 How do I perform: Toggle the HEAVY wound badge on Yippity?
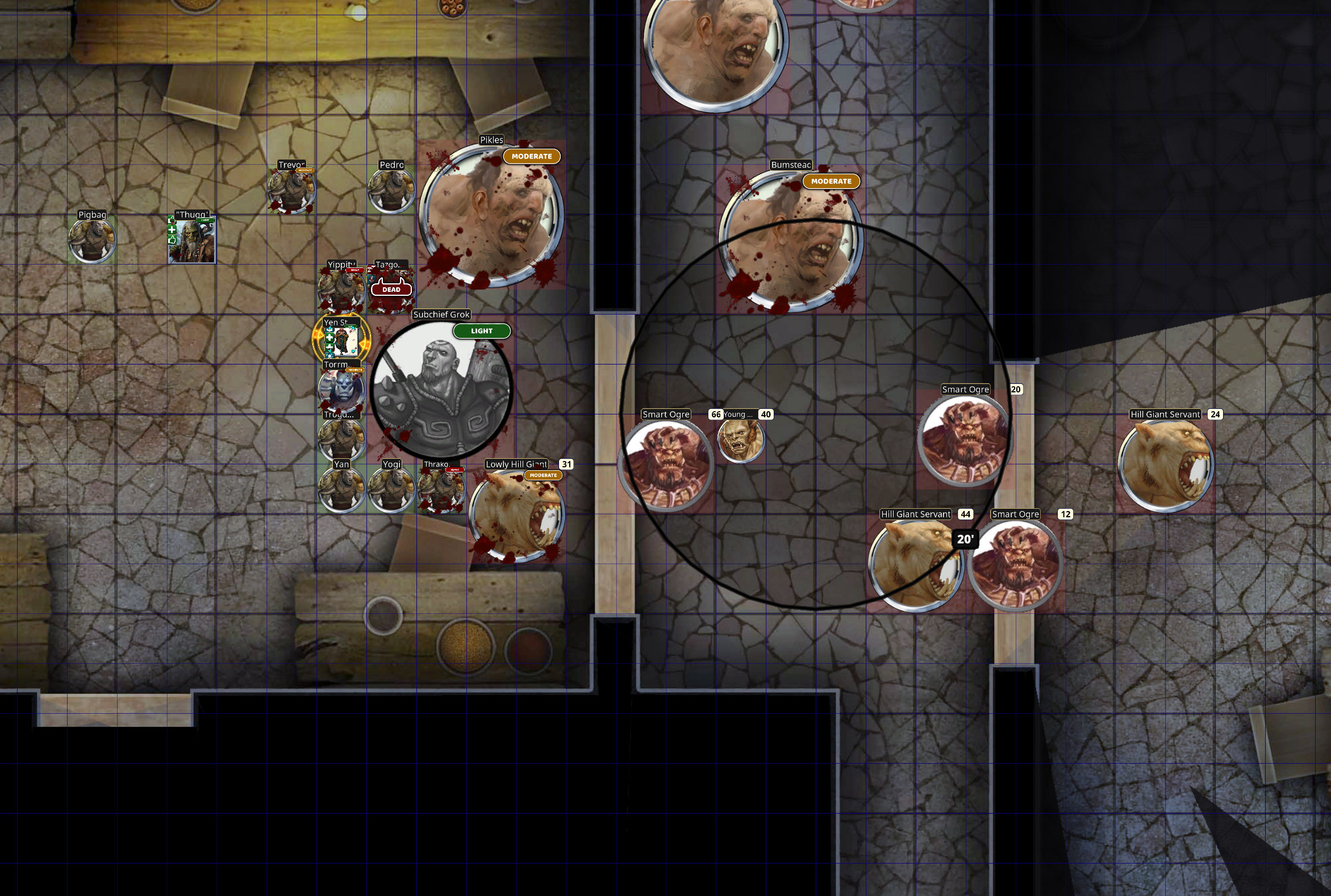tap(356, 270)
